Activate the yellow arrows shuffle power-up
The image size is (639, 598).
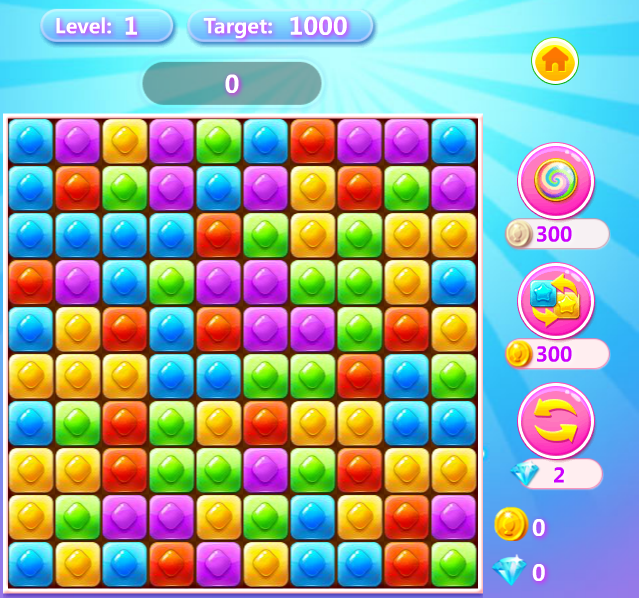tap(556, 421)
